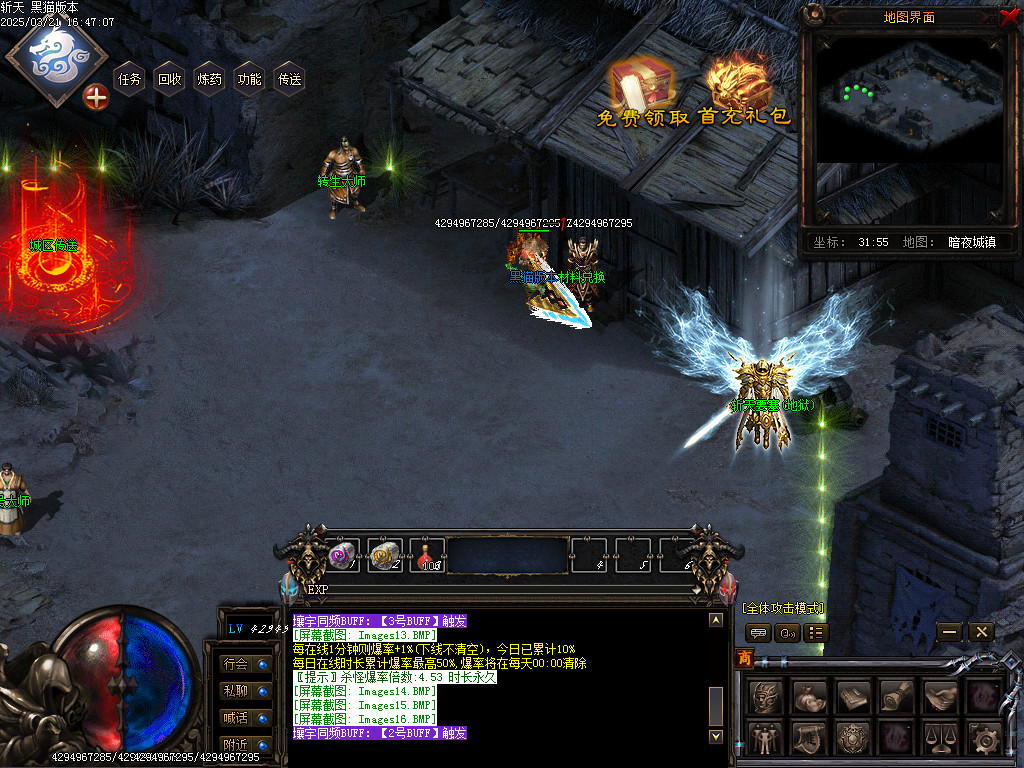
Task: Close the minimap panel with red X
Action: pos(1009,16)
